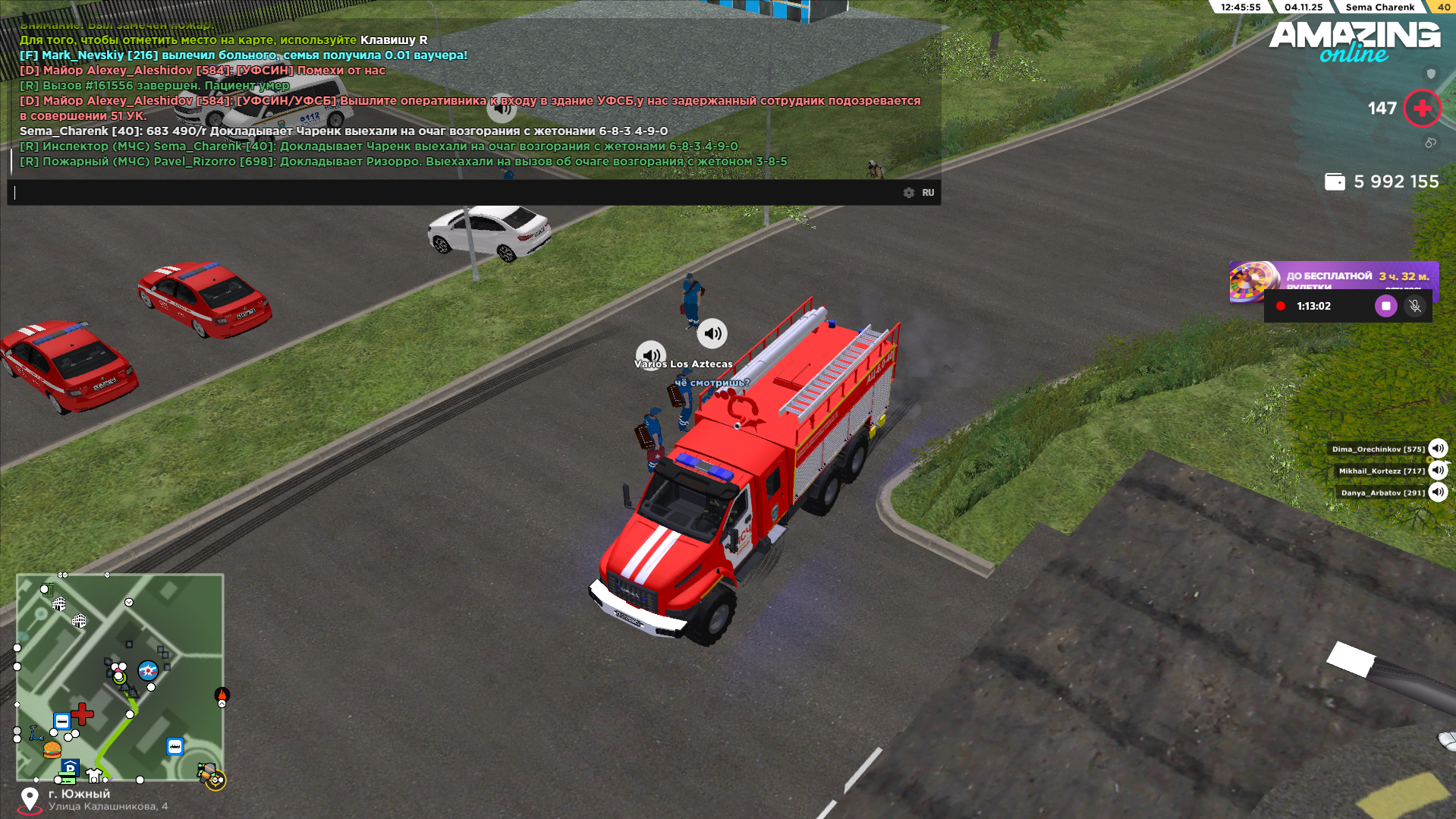The height and width of the screenshot is (819, 1456).
Task: Click the speaker icon next to Danya_Arbatov
Action: pyautogui.click(x=1438, y=493)
